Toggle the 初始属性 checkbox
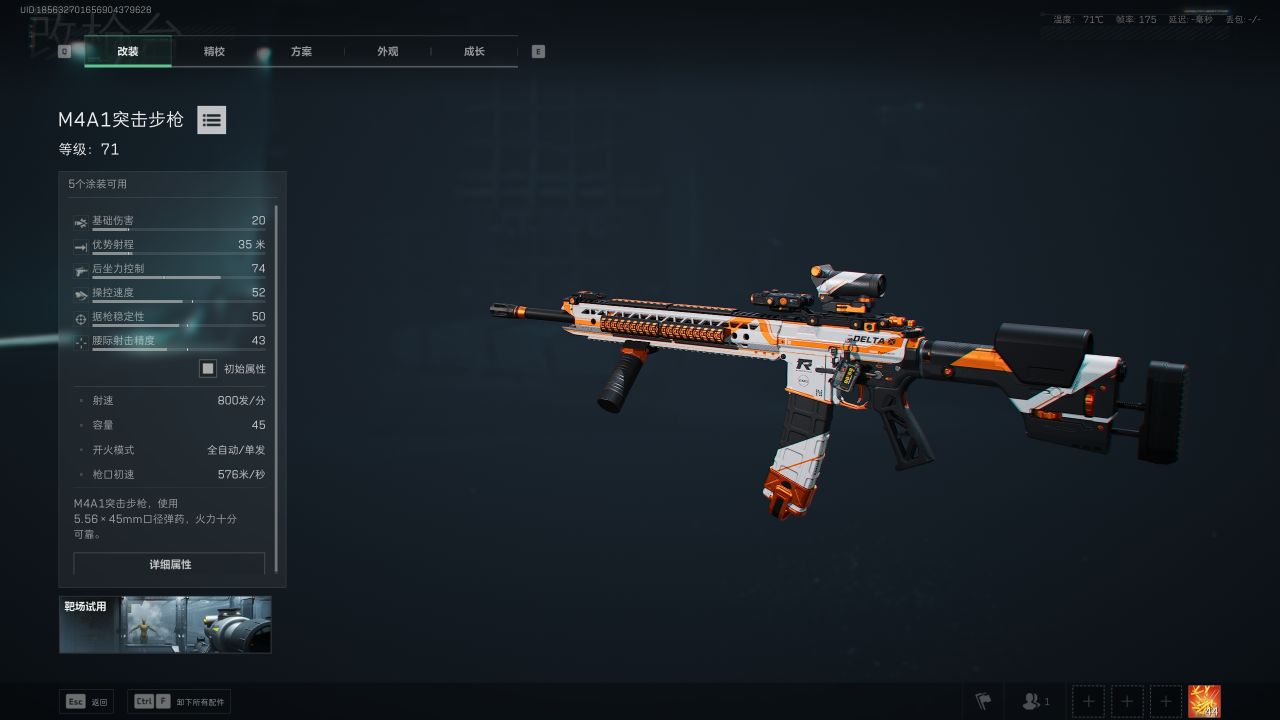The width and height of the screenshot is (1280, 720). point(208,368)
